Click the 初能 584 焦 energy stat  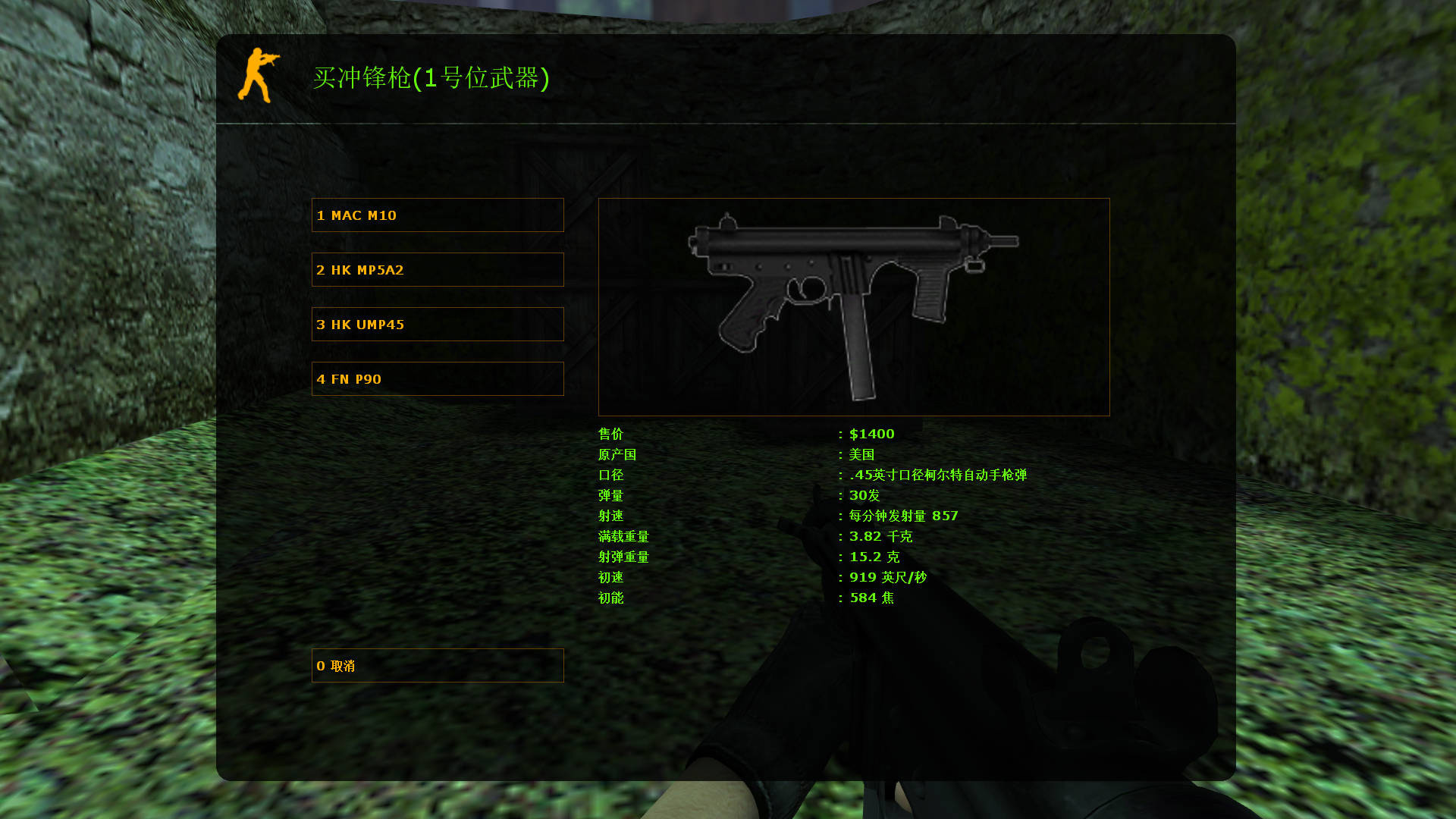click(x=872, y=597)
